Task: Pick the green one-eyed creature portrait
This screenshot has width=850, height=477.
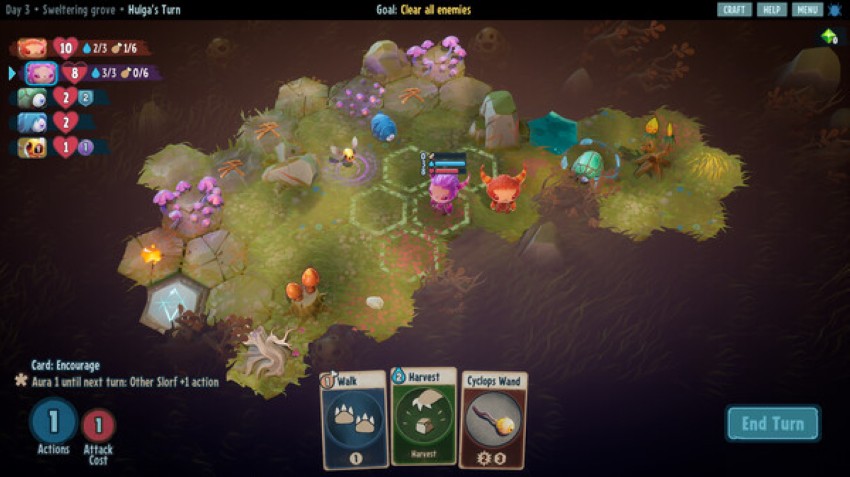Action: pos(33,98)
